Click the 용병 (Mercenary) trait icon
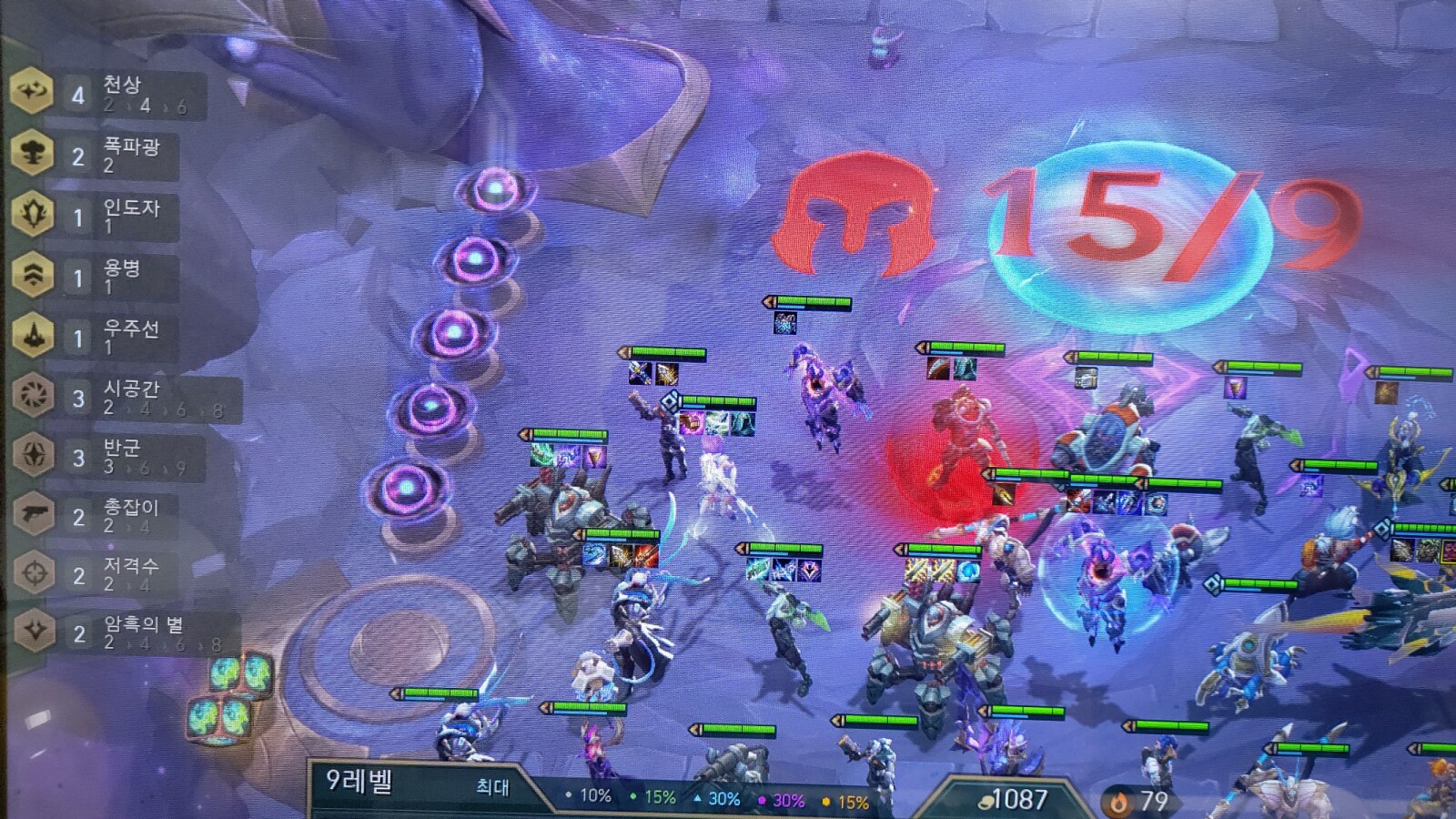This screenshot has height=819, width=1456. click(x=35, y=271)
